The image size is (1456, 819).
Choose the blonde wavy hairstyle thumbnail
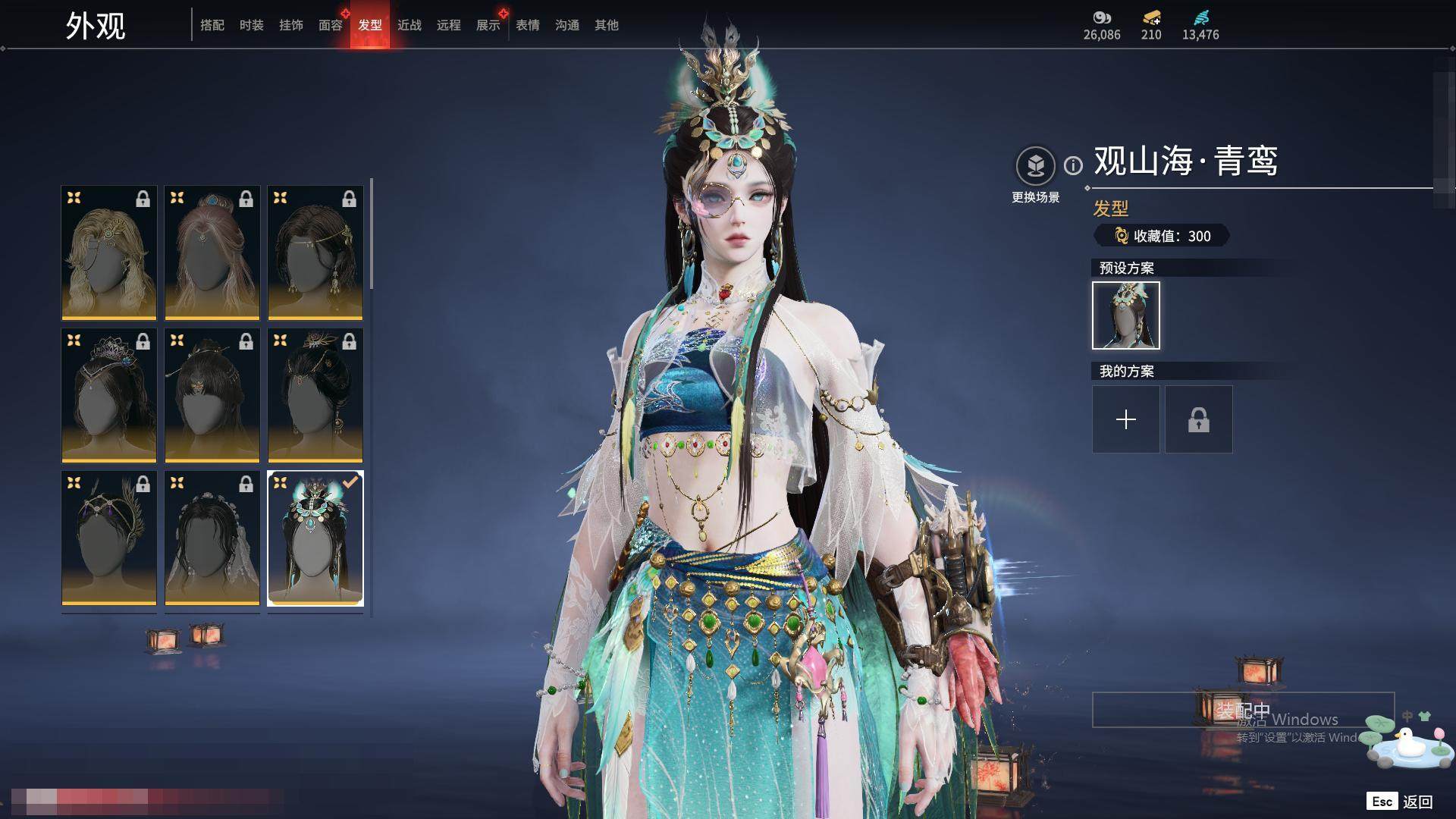[109, 253]
